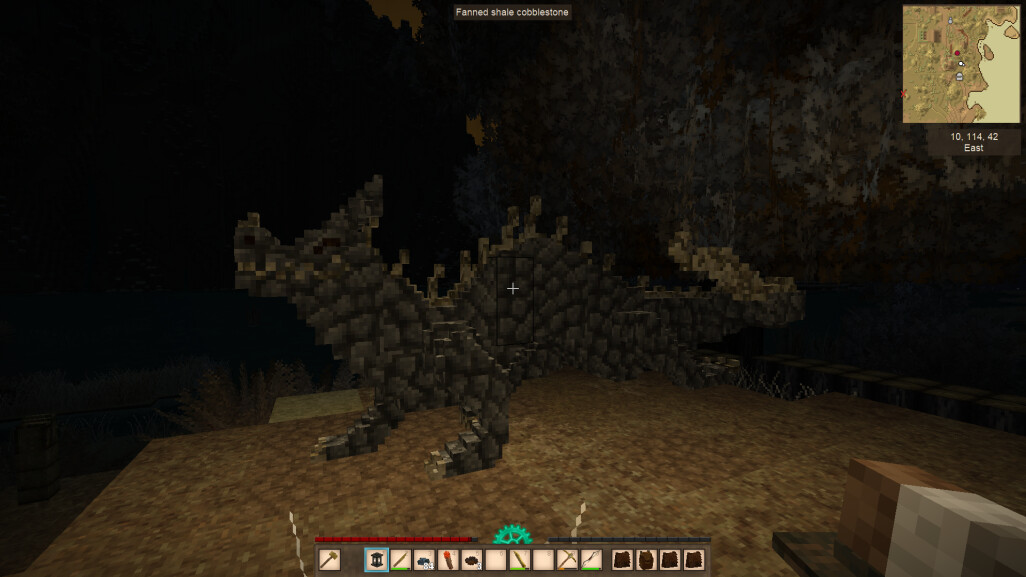
Task: Select the torch hotbar slot
Action: (448, 560)
